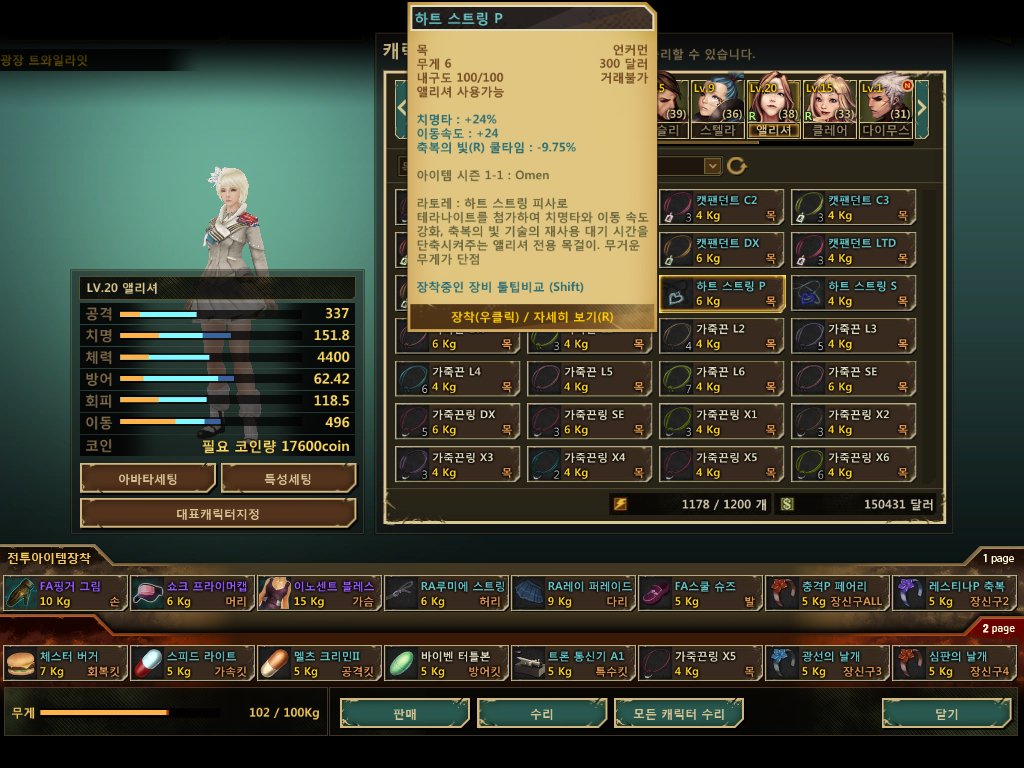1024x768 pixels.
Task: Open 아바타세팅 avatar settings
Action: [x=148, y=479]
